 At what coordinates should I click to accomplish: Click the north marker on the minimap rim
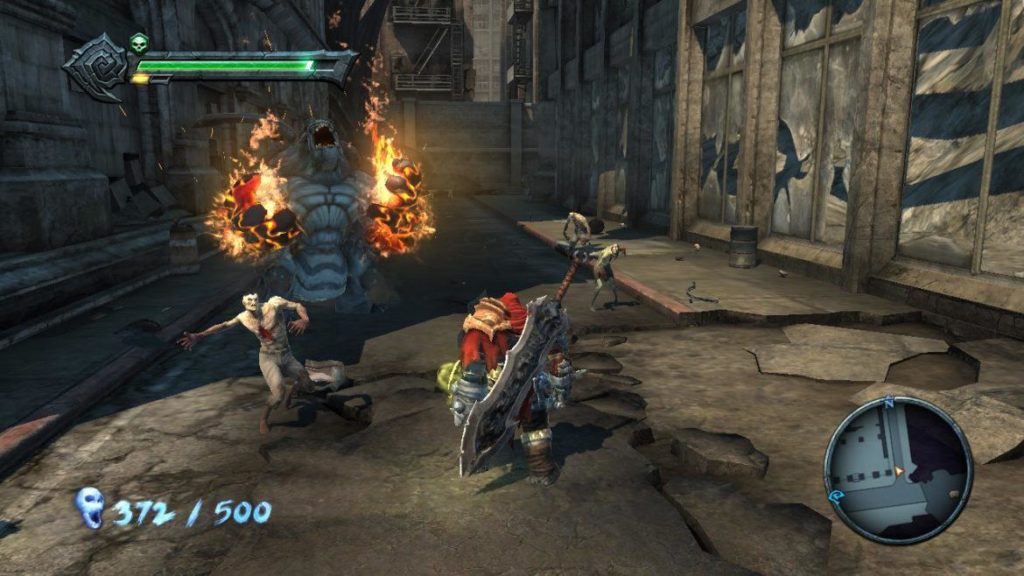click(x=887, y=402)
